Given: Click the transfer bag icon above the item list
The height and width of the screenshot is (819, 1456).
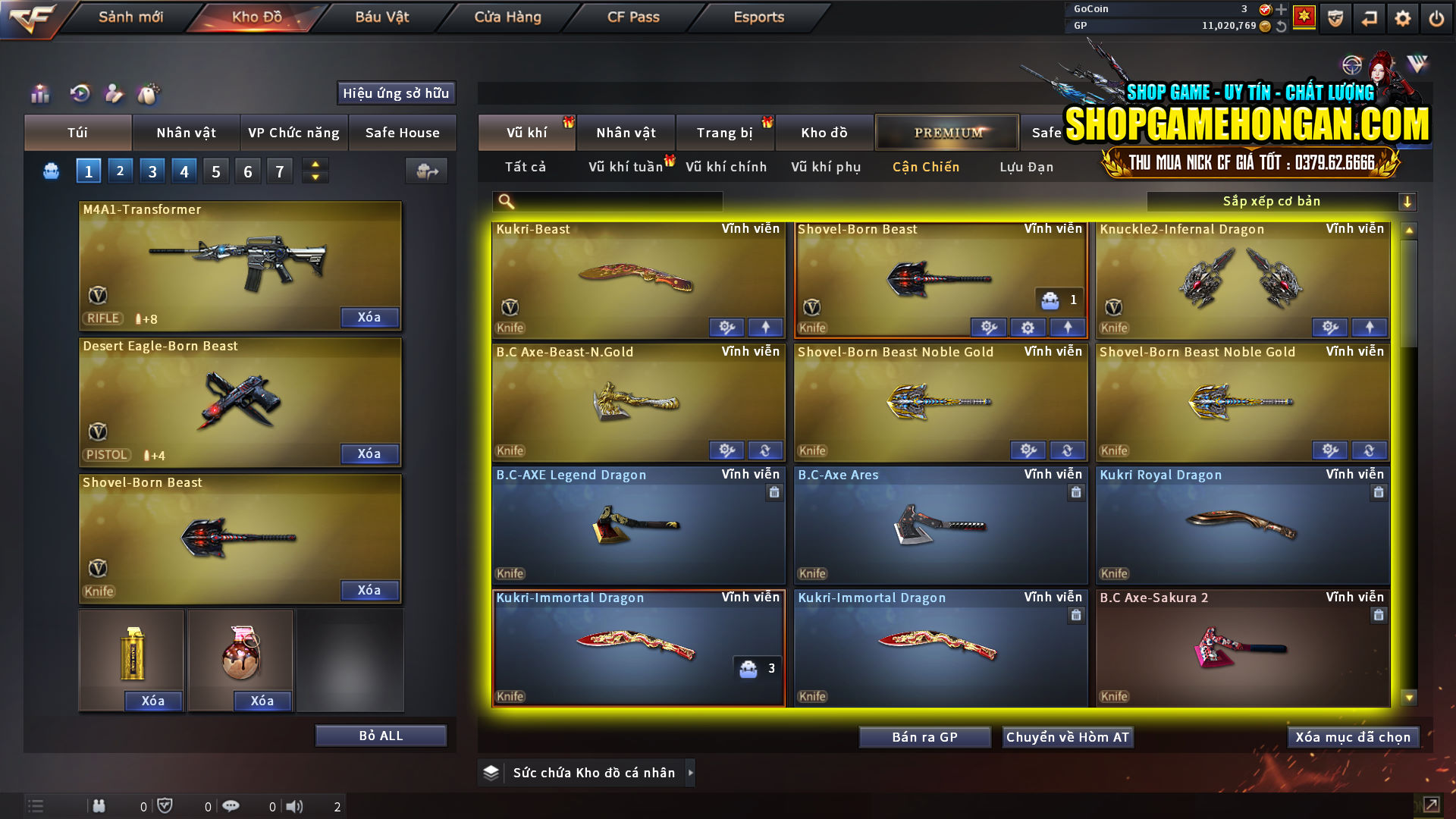Looking at the screenshot, I should tap(425, 171).
